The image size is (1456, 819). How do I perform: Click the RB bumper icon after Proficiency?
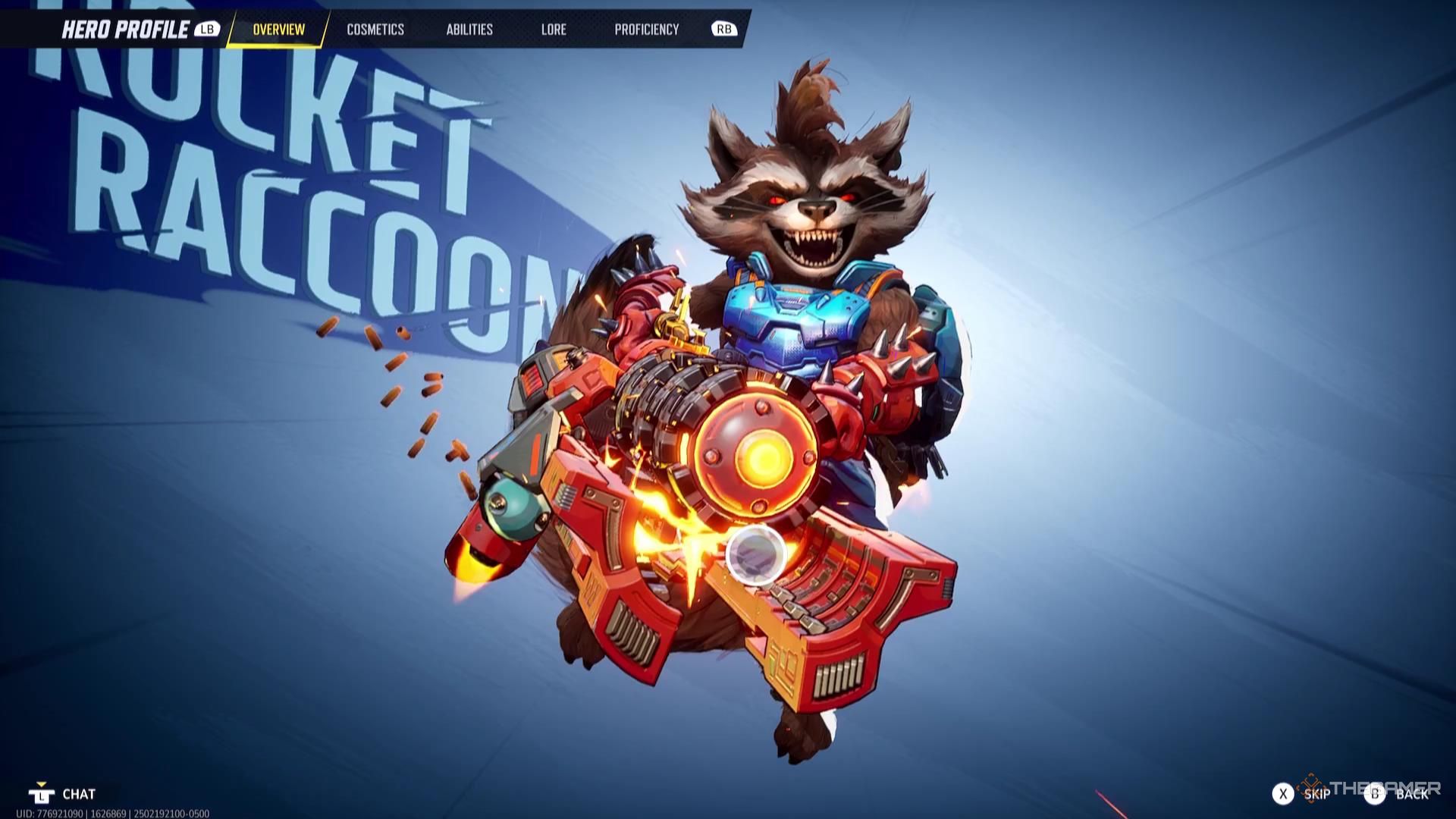click(724, 29)
